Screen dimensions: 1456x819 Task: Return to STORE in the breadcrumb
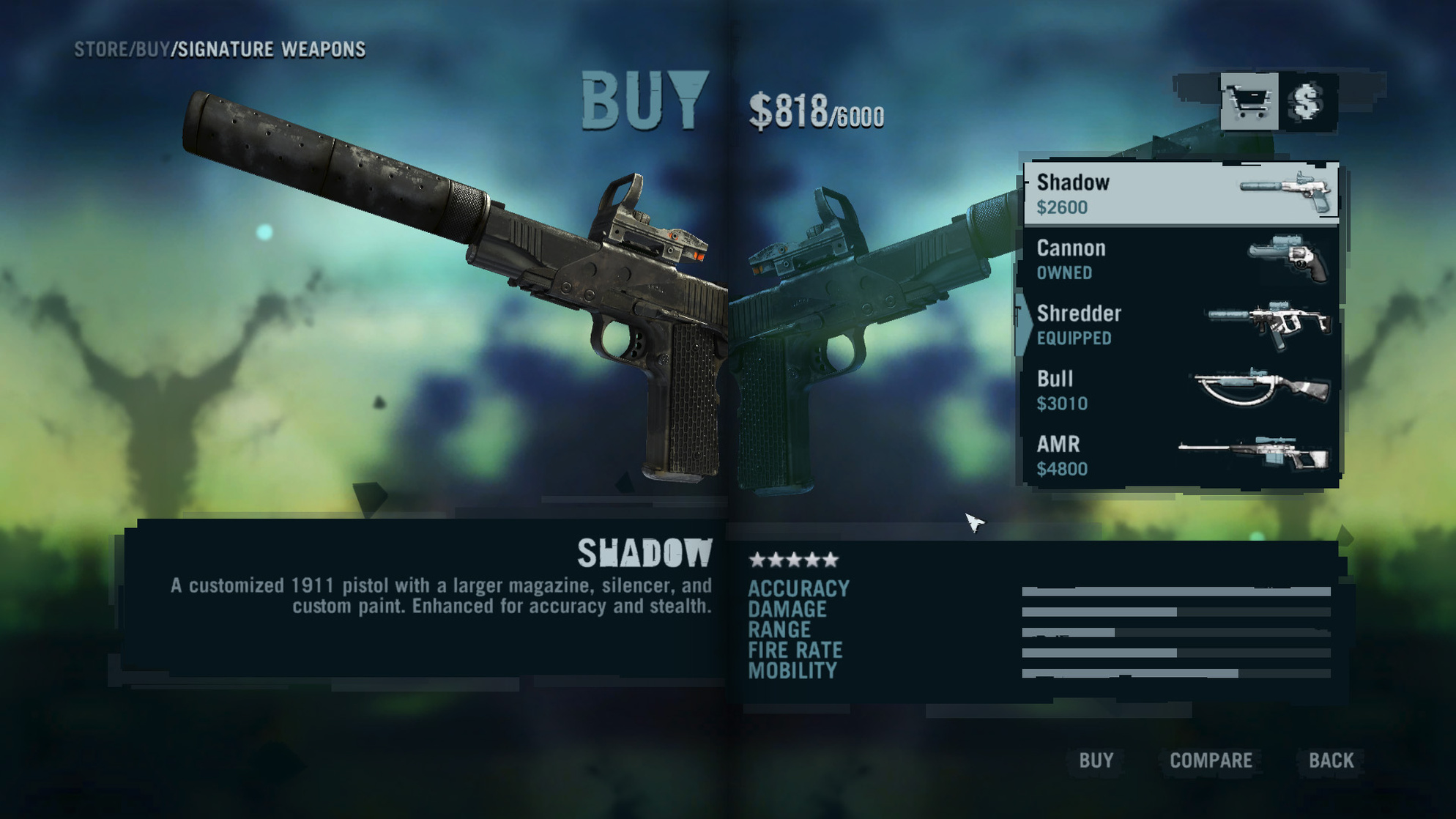pos(101,50)
